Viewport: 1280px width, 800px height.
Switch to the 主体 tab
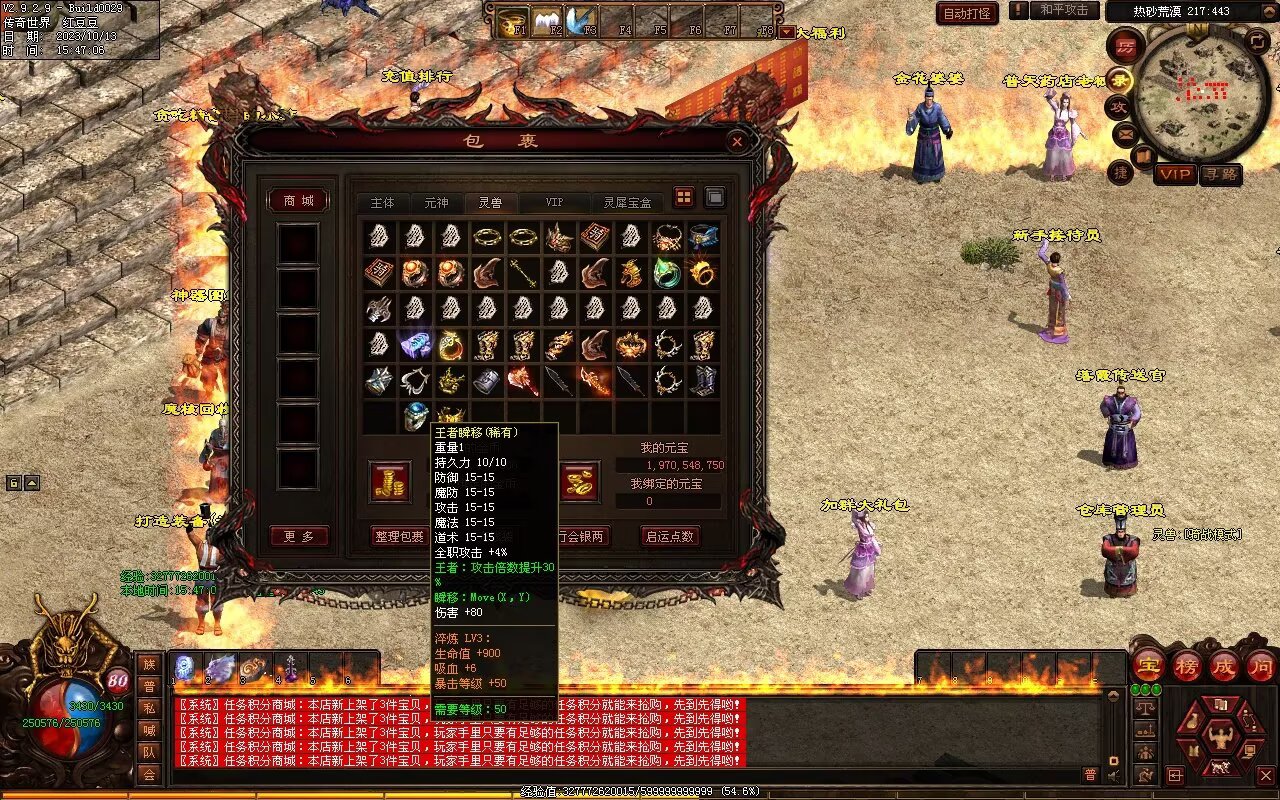[382, 203]
